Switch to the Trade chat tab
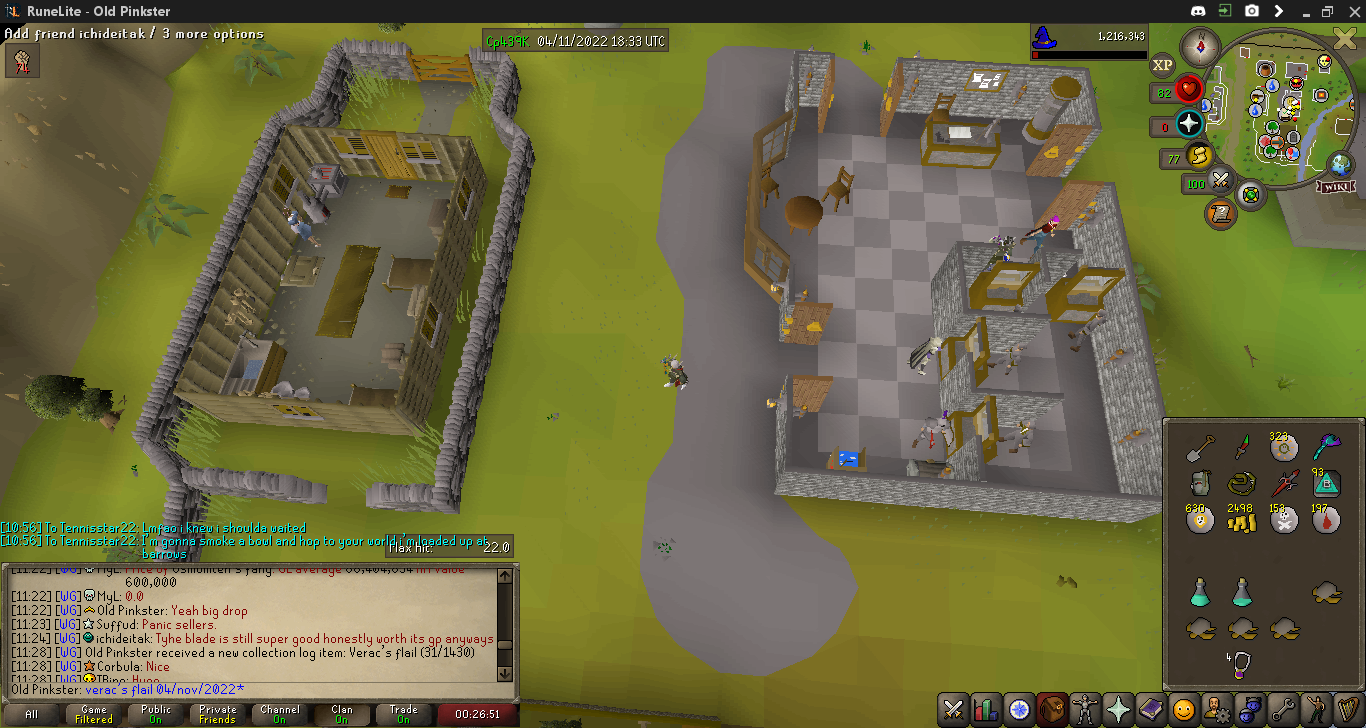 pyautogui.click(x=404, y=715)
